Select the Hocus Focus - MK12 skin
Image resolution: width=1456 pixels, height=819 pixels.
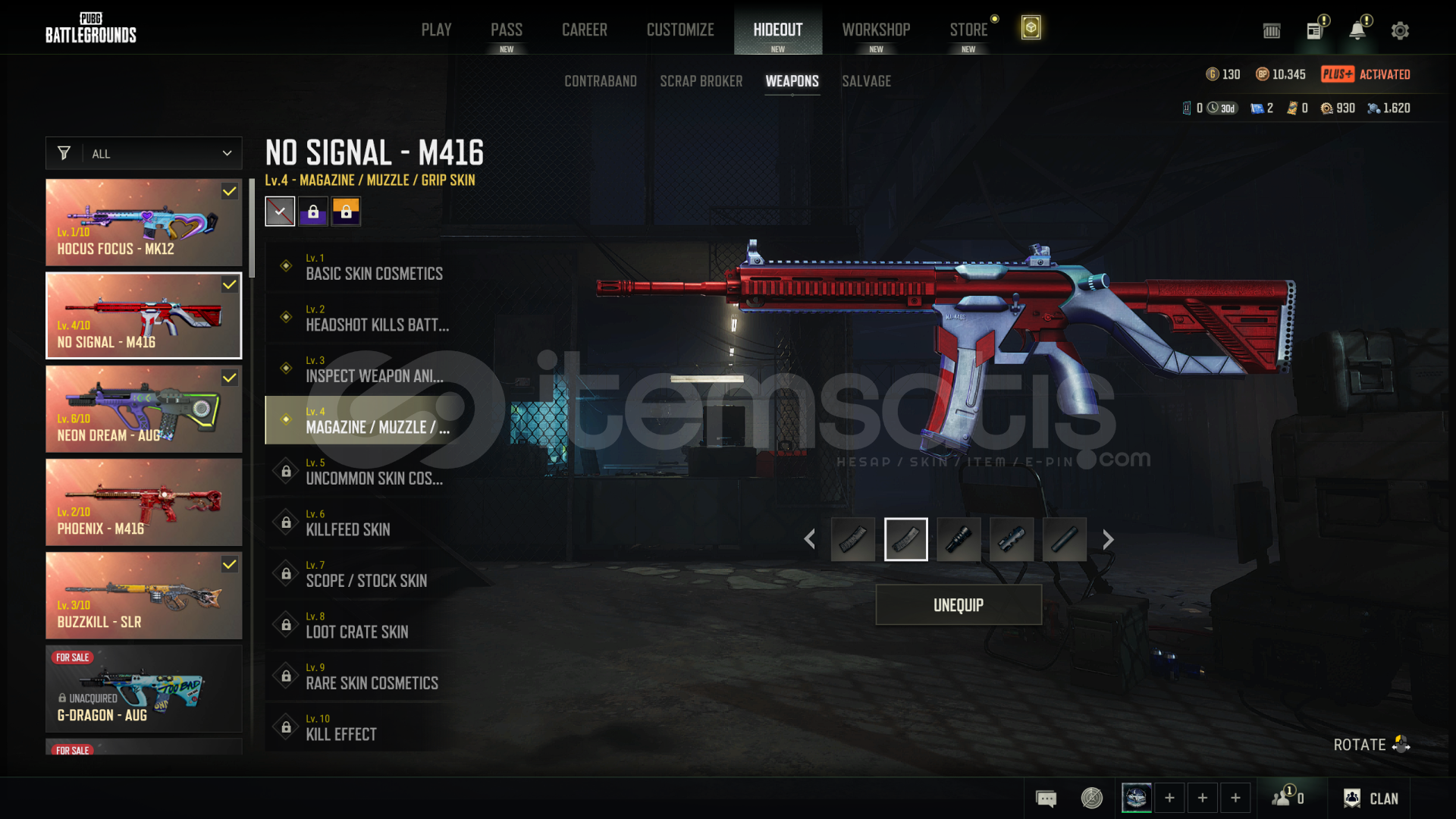(x=144, y=222)
